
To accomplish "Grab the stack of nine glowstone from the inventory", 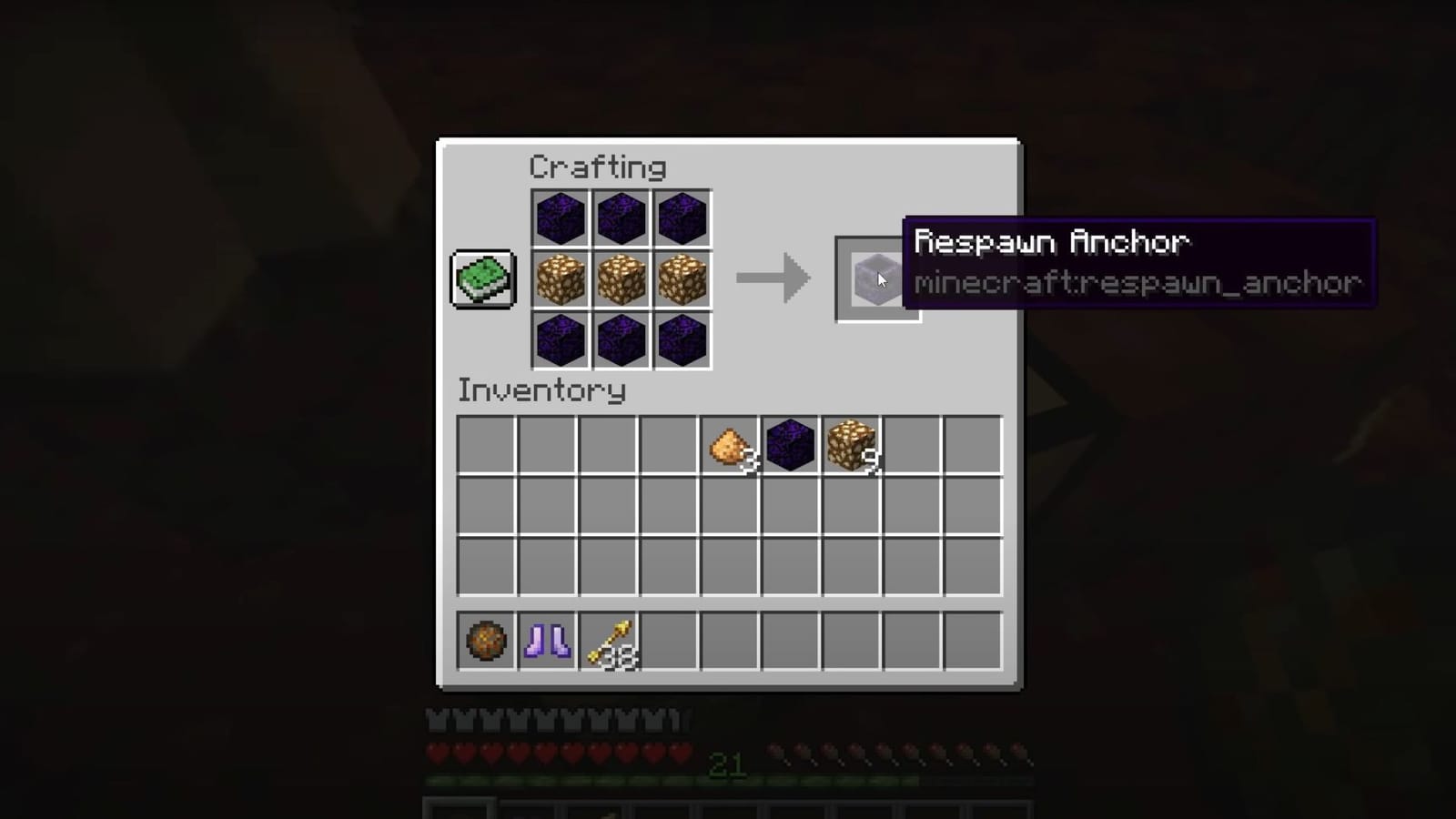I will [x=852, y=444].
